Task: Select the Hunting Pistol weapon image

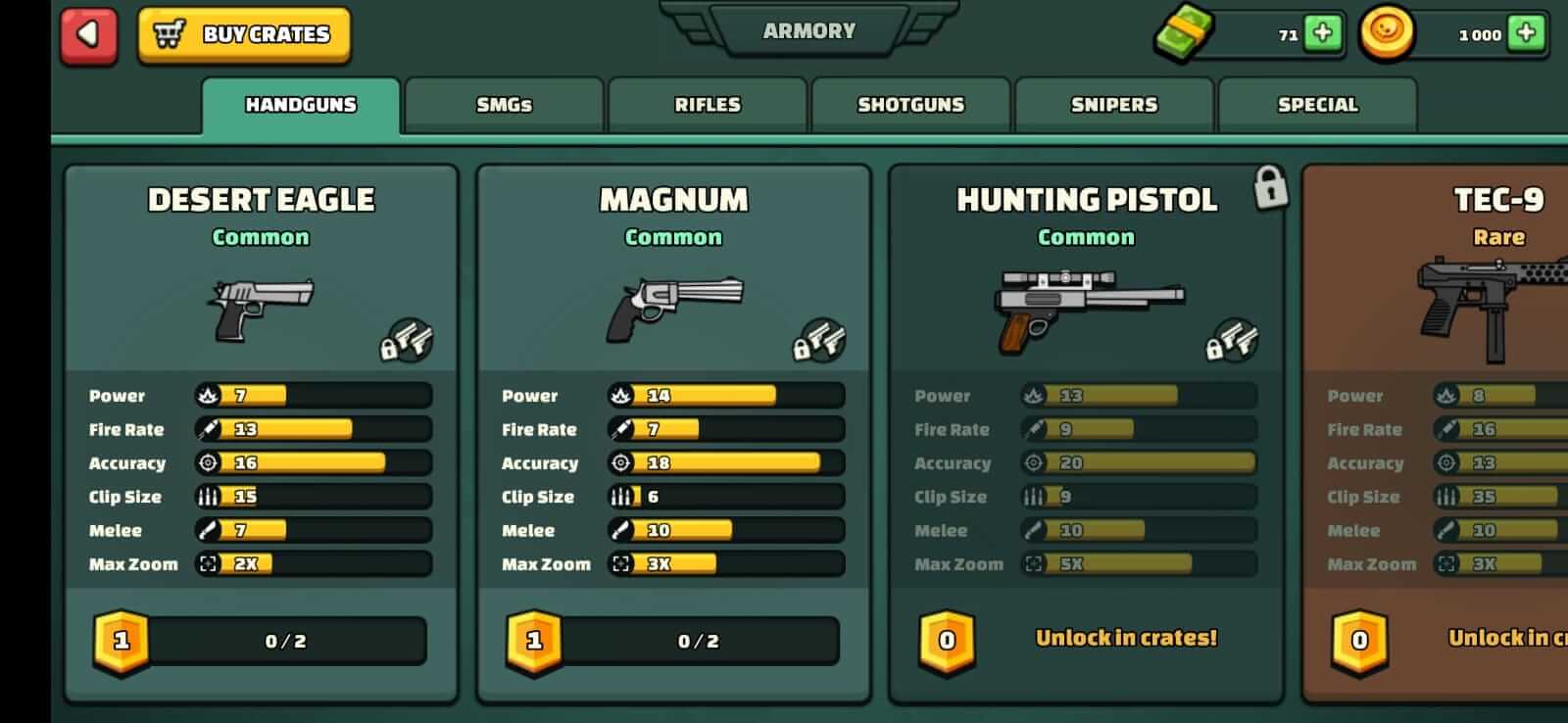Action: point(1086,304)
